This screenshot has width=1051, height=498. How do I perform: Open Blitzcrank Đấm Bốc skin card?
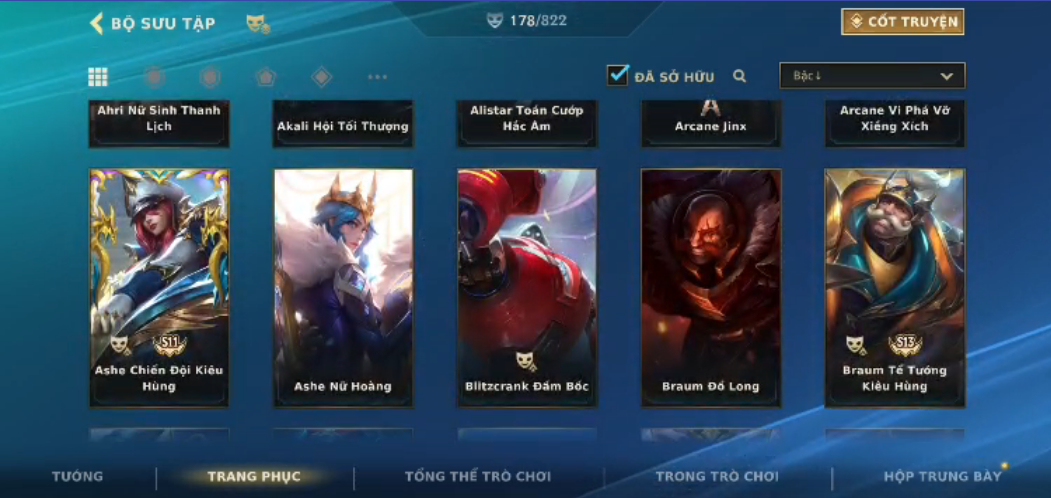coord(527,287)
